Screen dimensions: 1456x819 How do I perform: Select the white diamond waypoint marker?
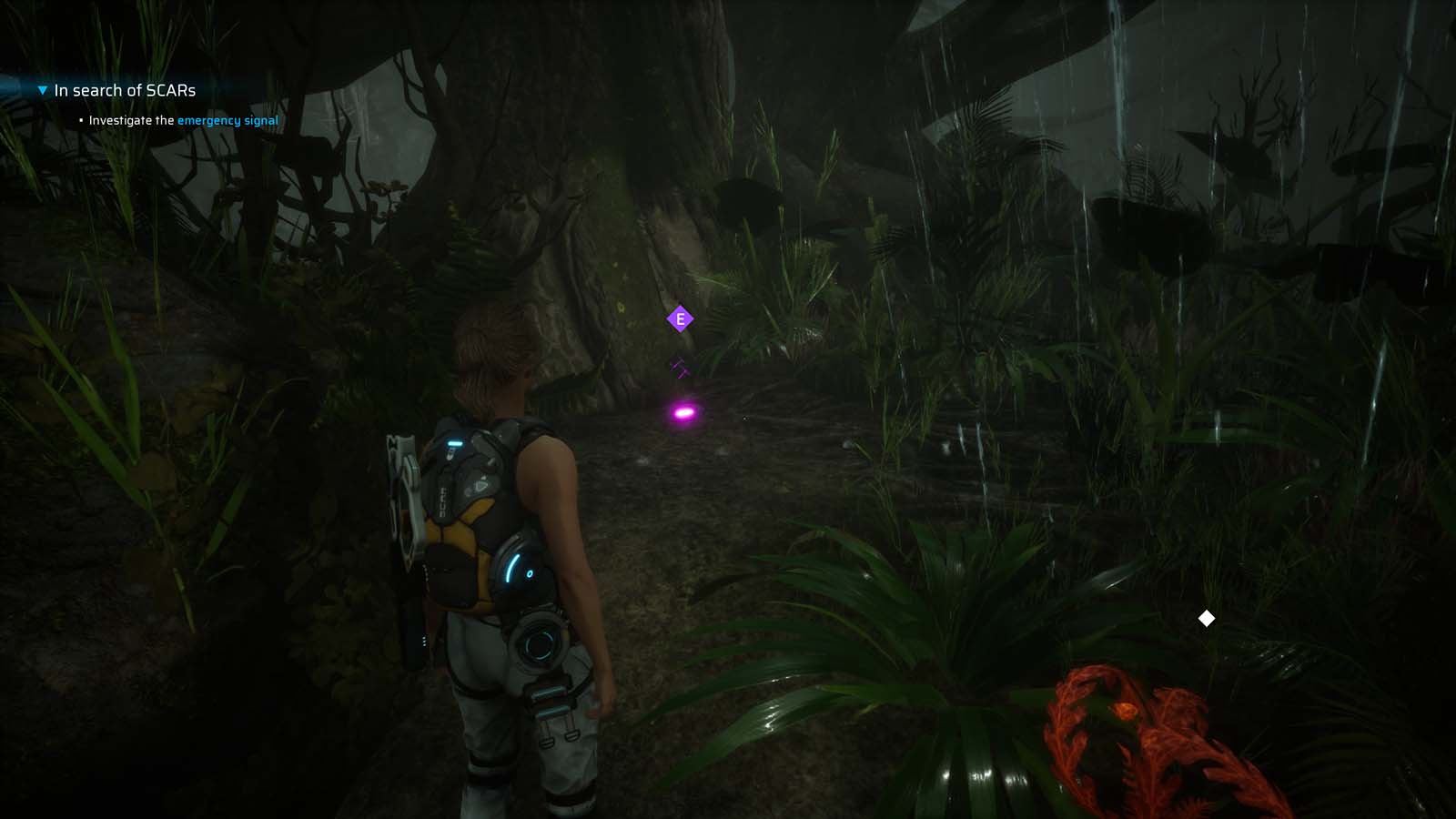tap(1207, 618)
